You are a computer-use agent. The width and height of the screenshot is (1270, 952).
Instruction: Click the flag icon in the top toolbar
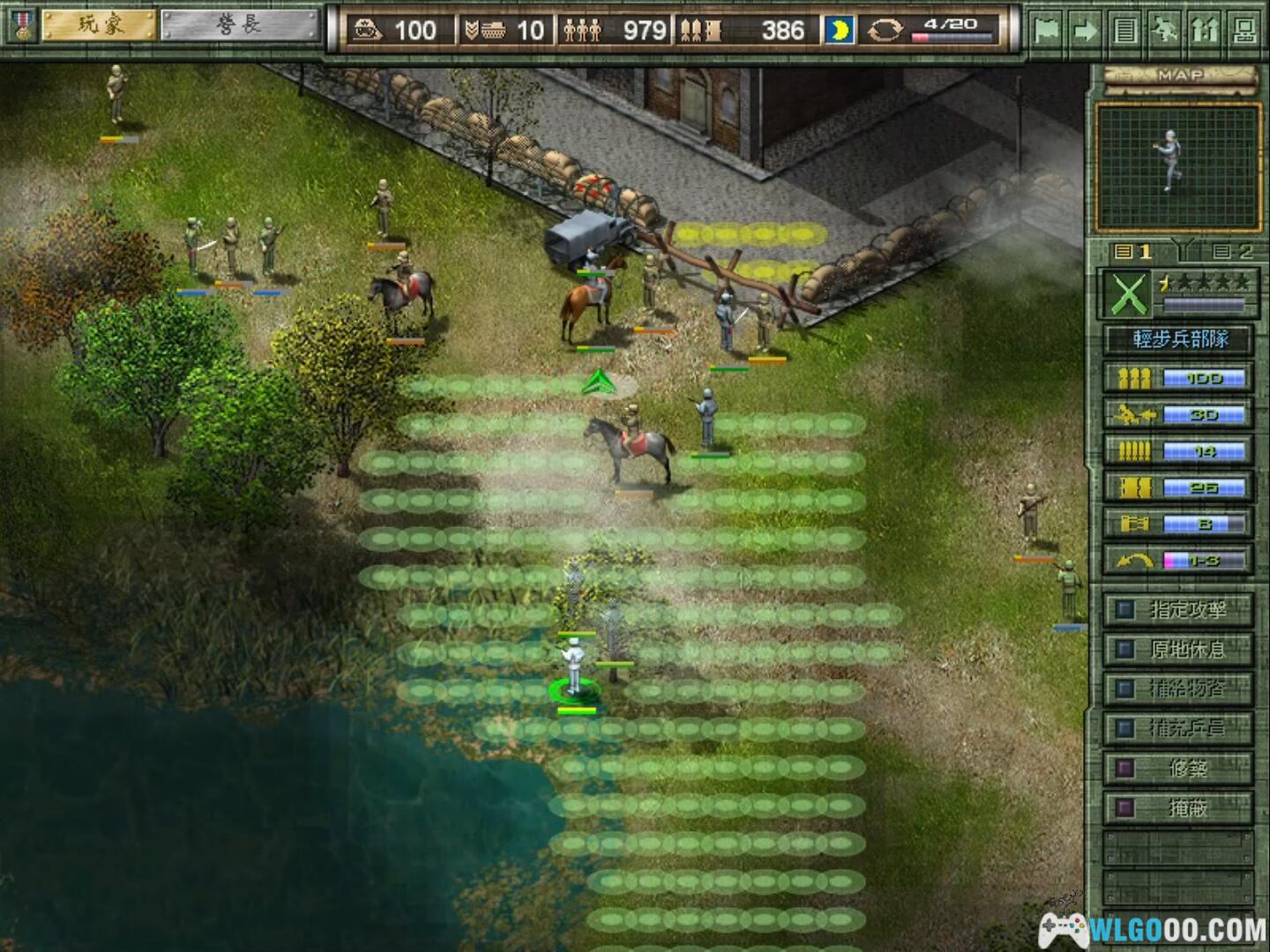tap(1047, 31)
